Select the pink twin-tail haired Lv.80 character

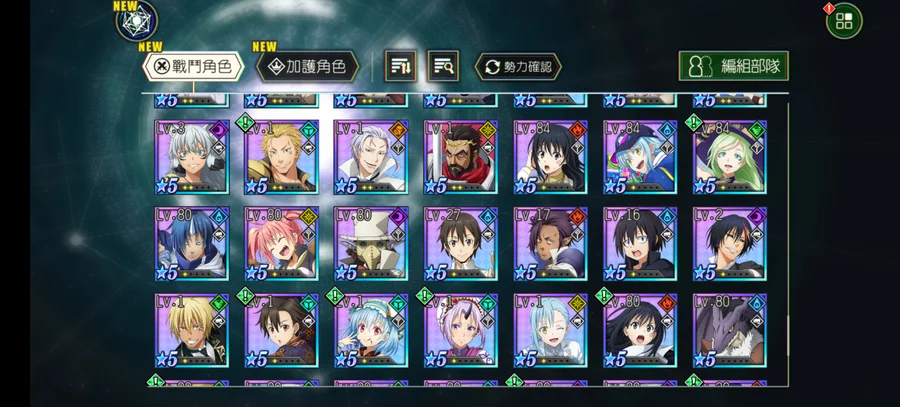click(x=282, y=244)
